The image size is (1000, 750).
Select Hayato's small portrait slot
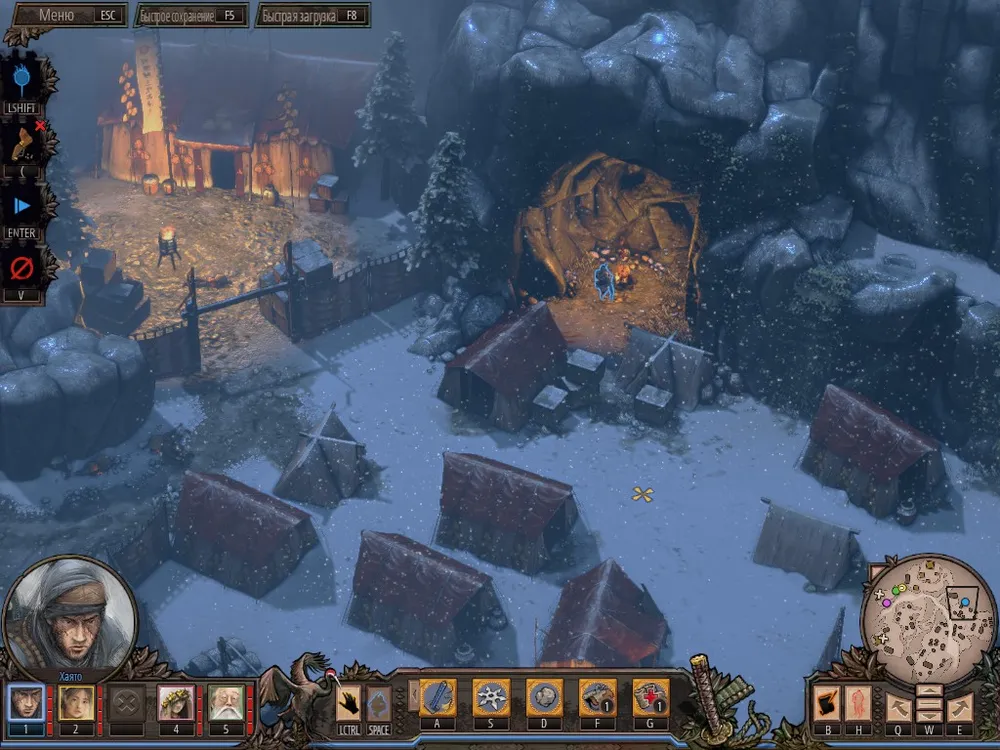tap(26, 701)
